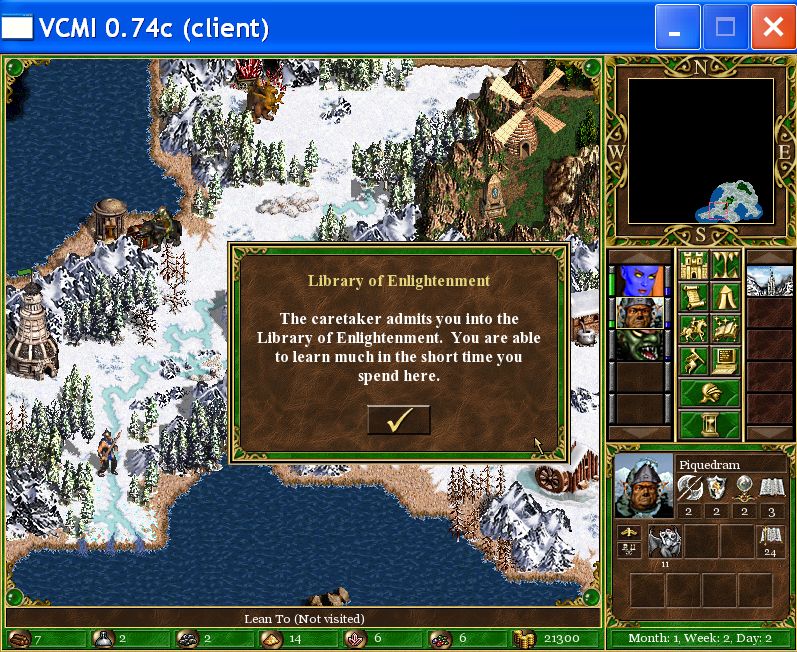Select the blue-skinned hero portrait

[641, 281]
